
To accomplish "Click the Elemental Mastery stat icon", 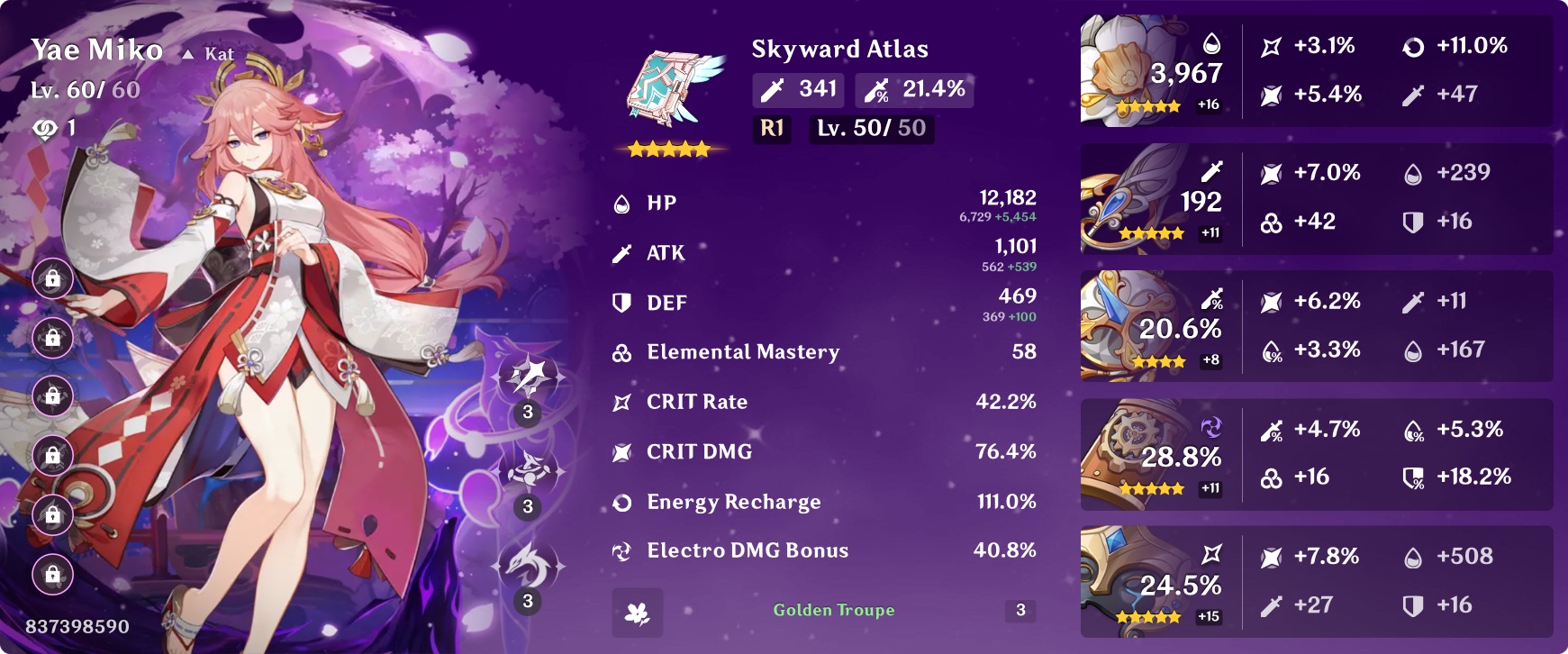I will point(622,352).
